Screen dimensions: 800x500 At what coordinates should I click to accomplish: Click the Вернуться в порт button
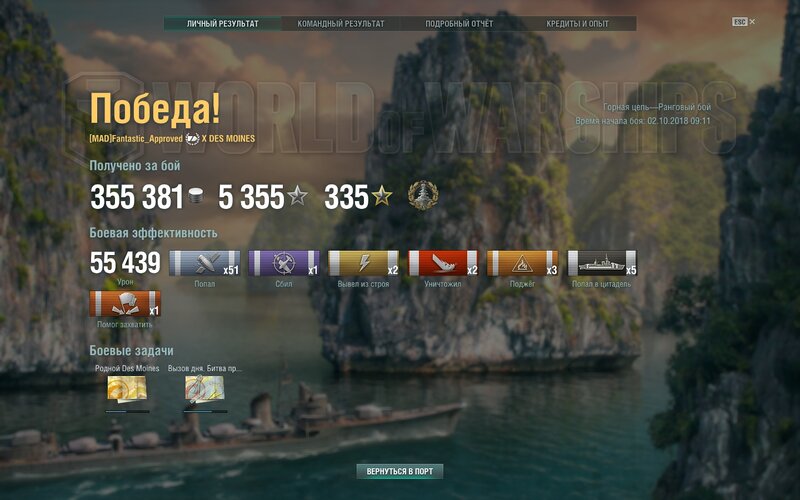click(x=400, y=471)
